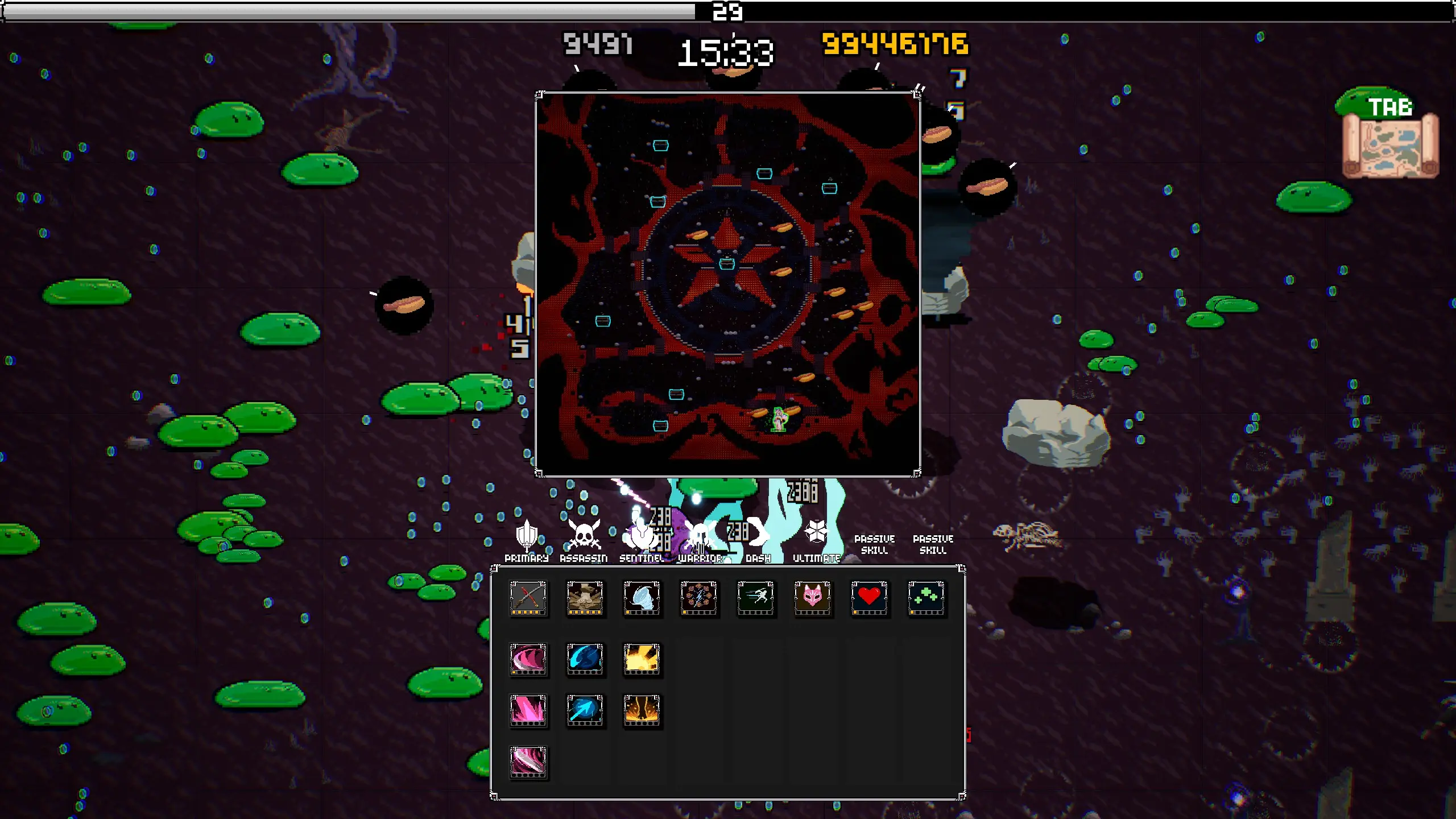
Task: Select the crossed katanas primary skill
Action: (x=528, y=598)
